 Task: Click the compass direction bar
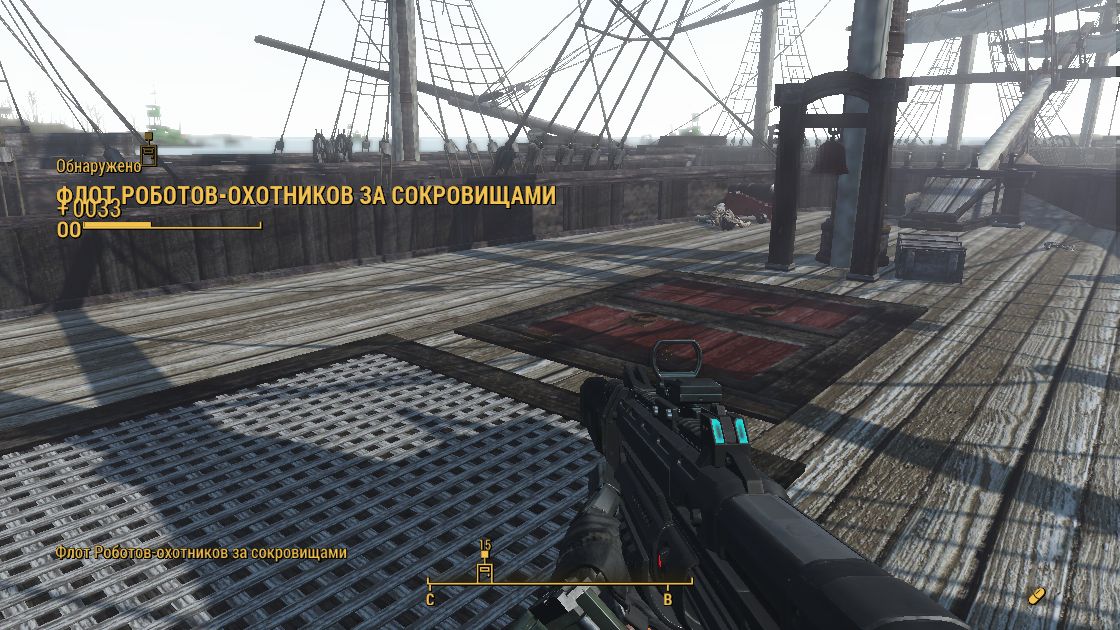click(560, 583)
